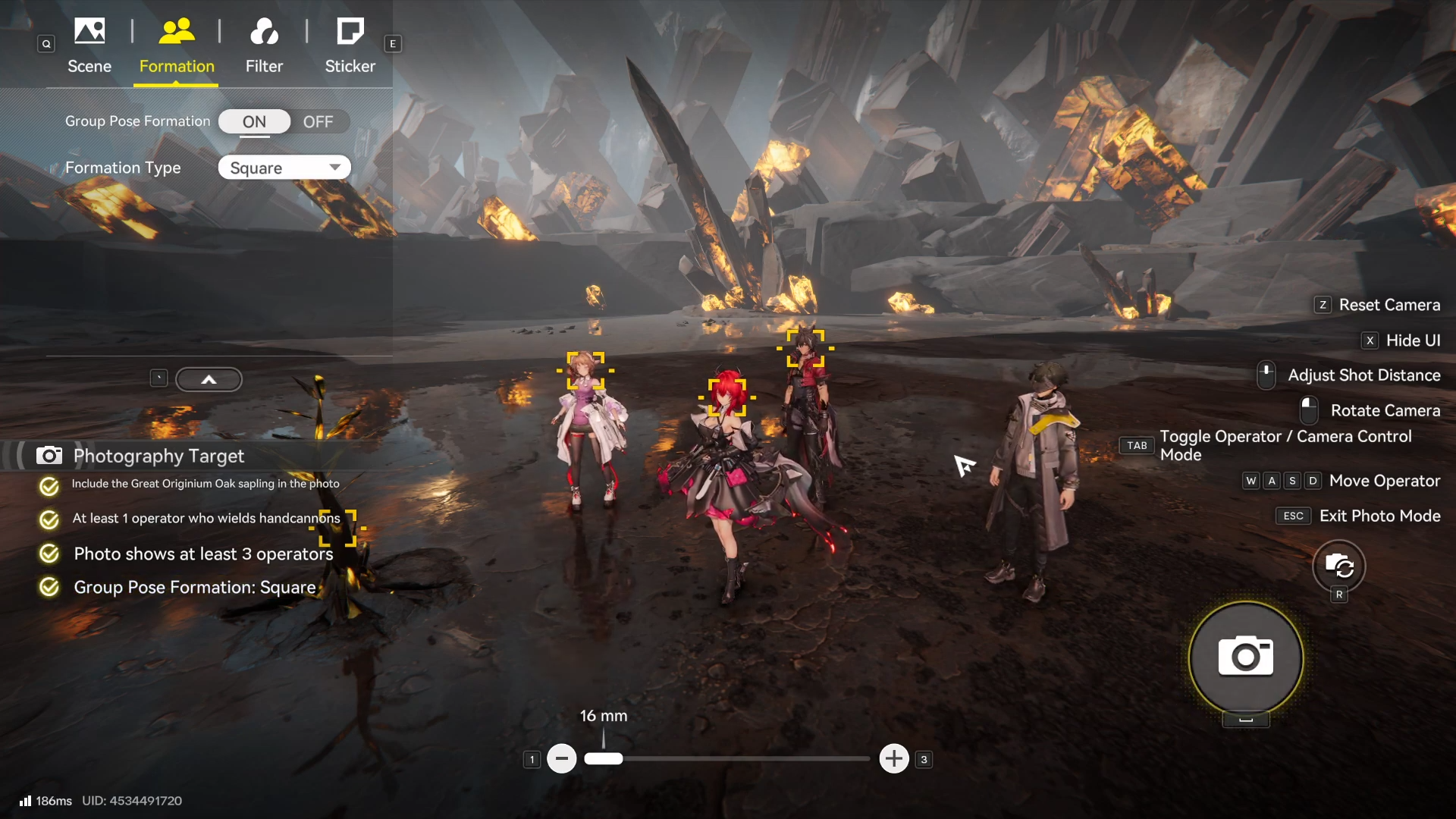
Task: Toggle Operator / Camera Control Mode
Action: coord(1285,445)
